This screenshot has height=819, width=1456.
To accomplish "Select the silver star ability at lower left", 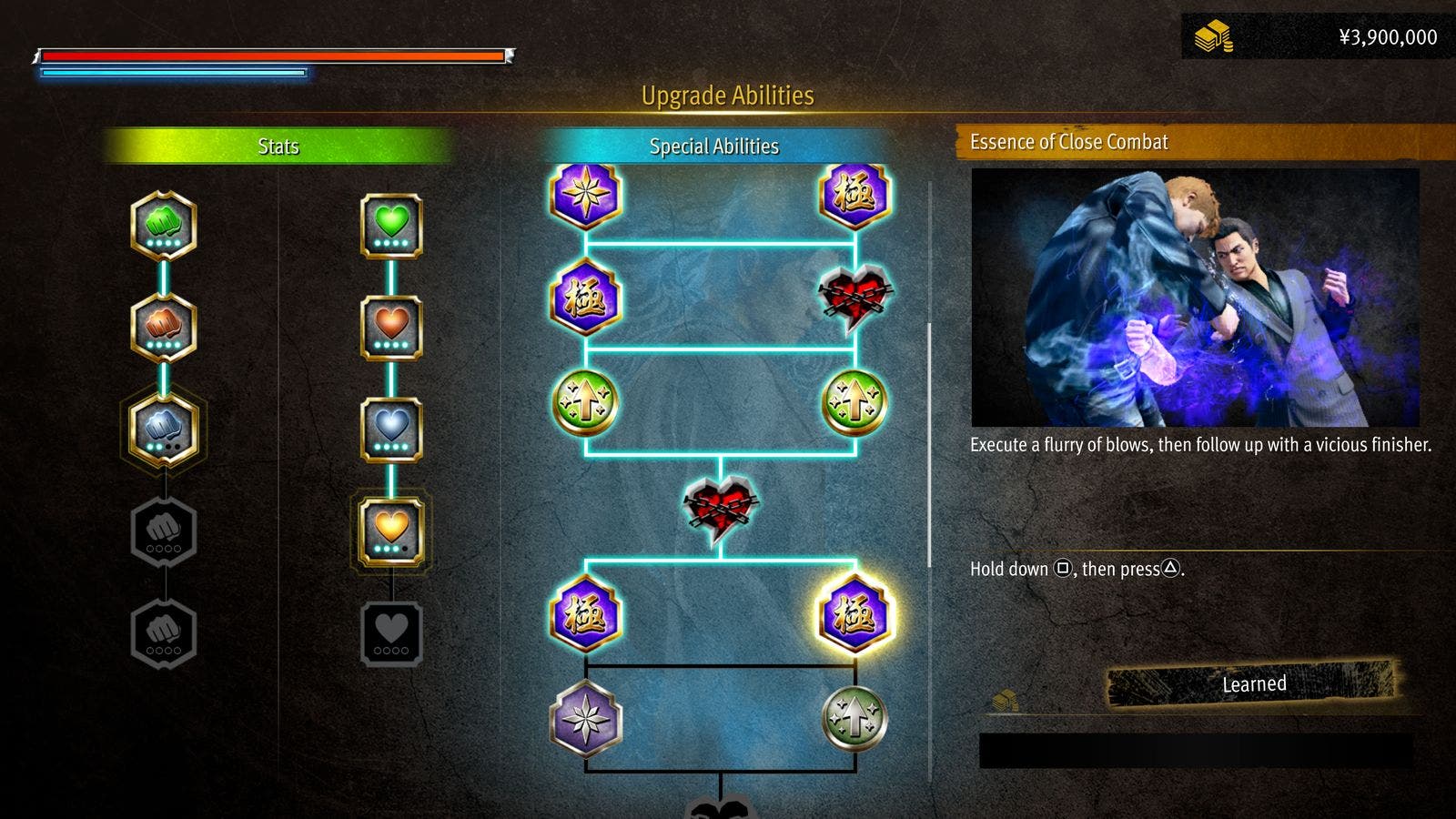I will pyautogui.click(x=587, y=719).
